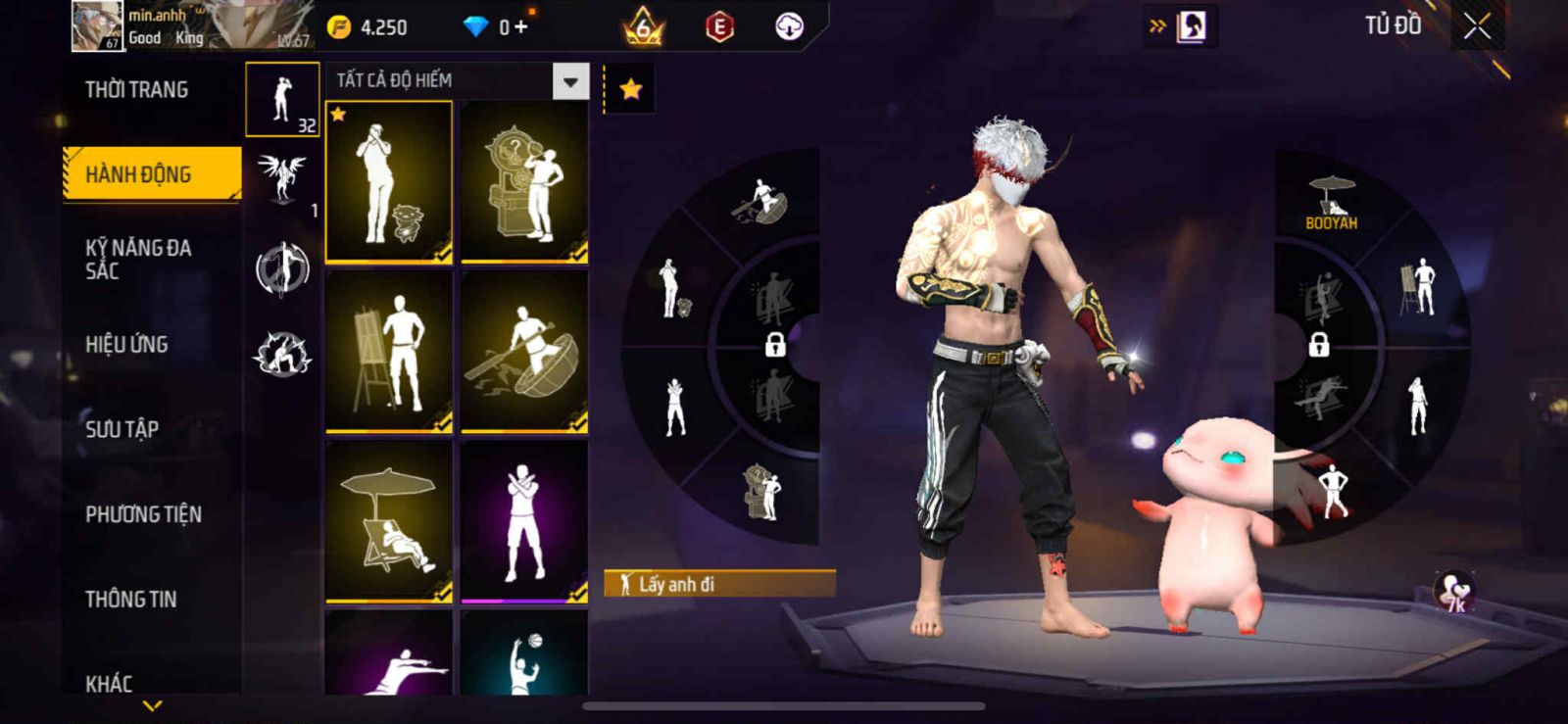Choose the easel painting emote thumbnail
Viewport: 1568px width, 724px height.
pyautogui.click(x=389, y=352)
